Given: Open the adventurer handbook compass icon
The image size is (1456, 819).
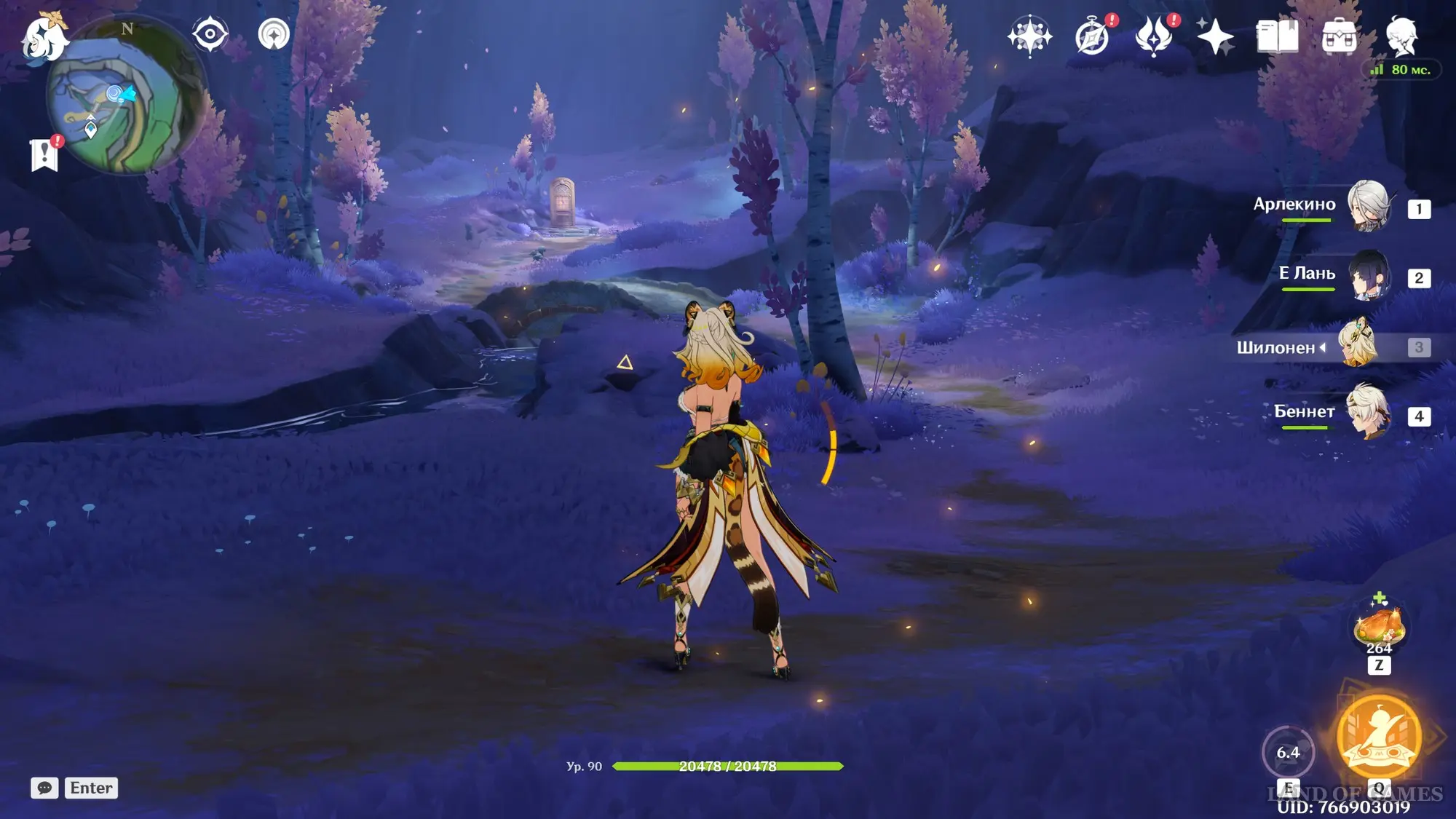Looking at the screenshot, I should click(x=1092, y=36).
